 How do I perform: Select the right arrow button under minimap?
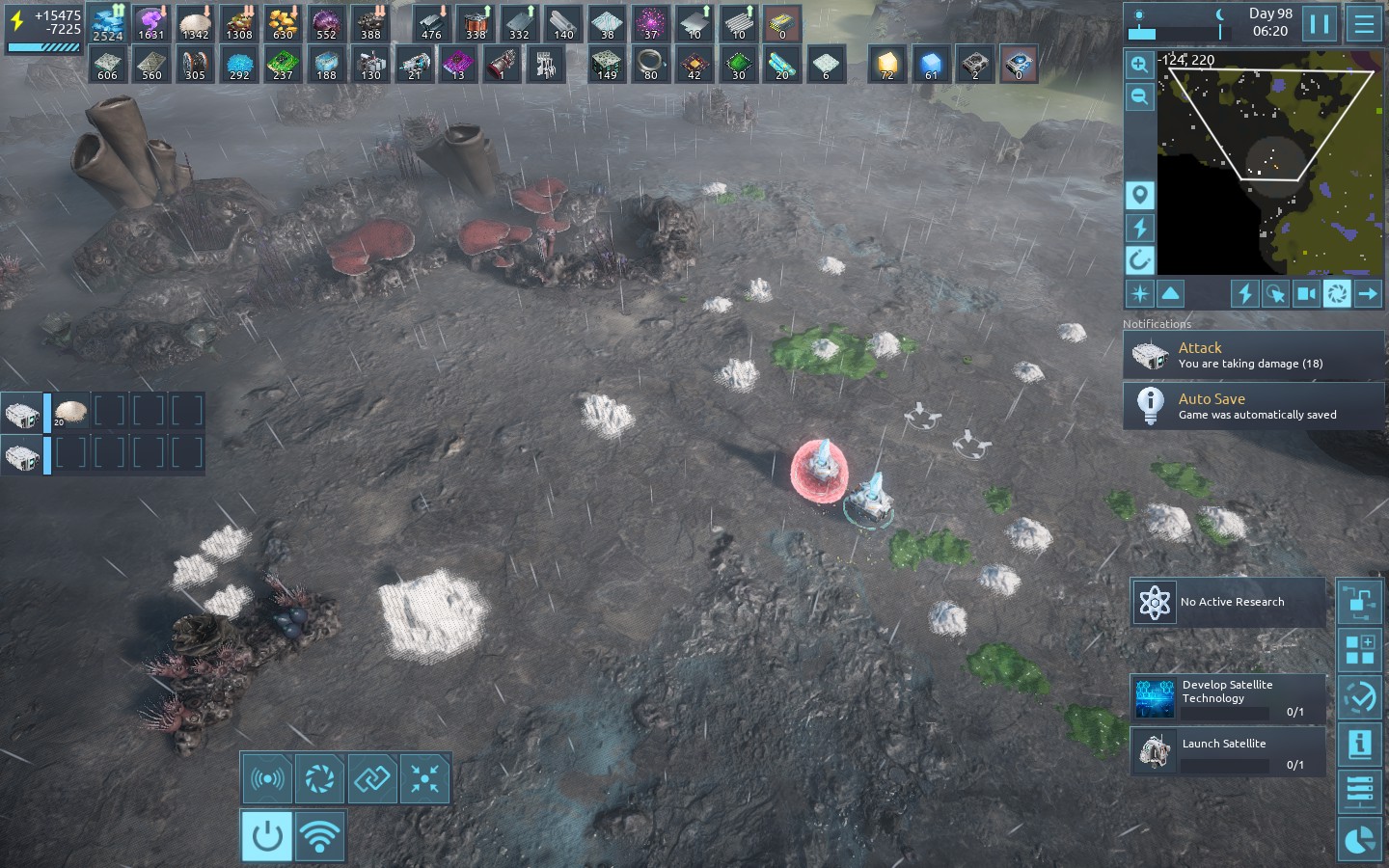click(x=1368, y=294)
